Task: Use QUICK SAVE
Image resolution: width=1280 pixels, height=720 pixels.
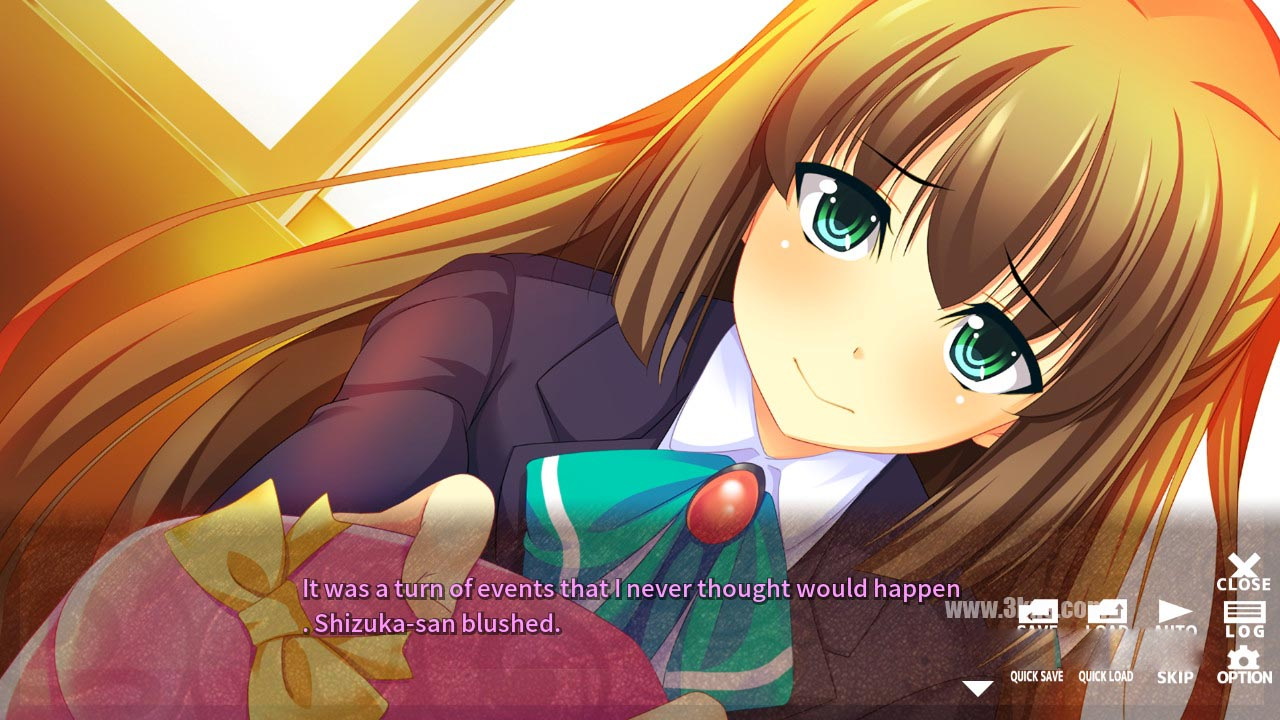Action: coord(1036,677)
